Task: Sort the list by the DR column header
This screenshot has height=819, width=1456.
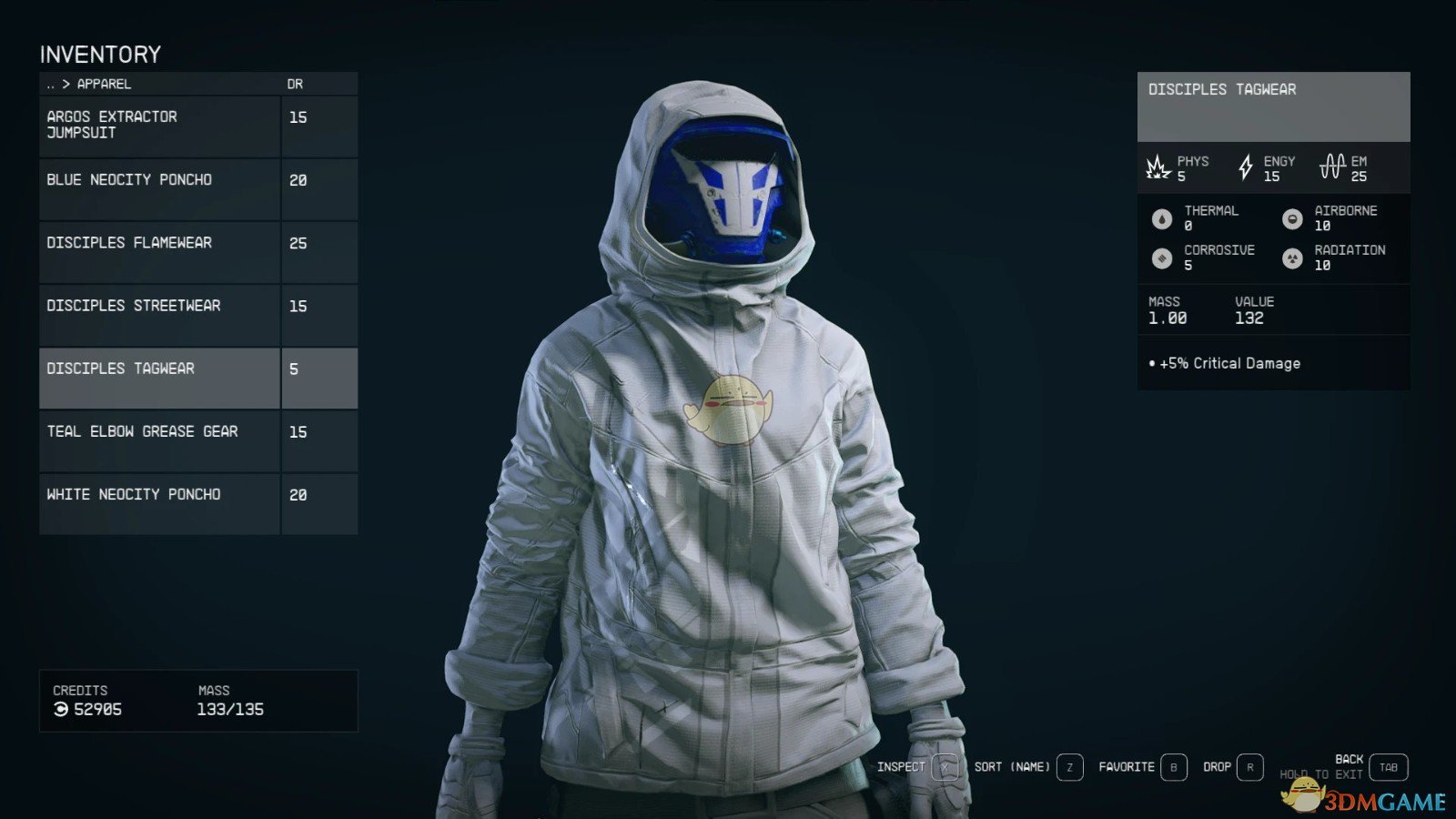Action: (x=295, y=84)
